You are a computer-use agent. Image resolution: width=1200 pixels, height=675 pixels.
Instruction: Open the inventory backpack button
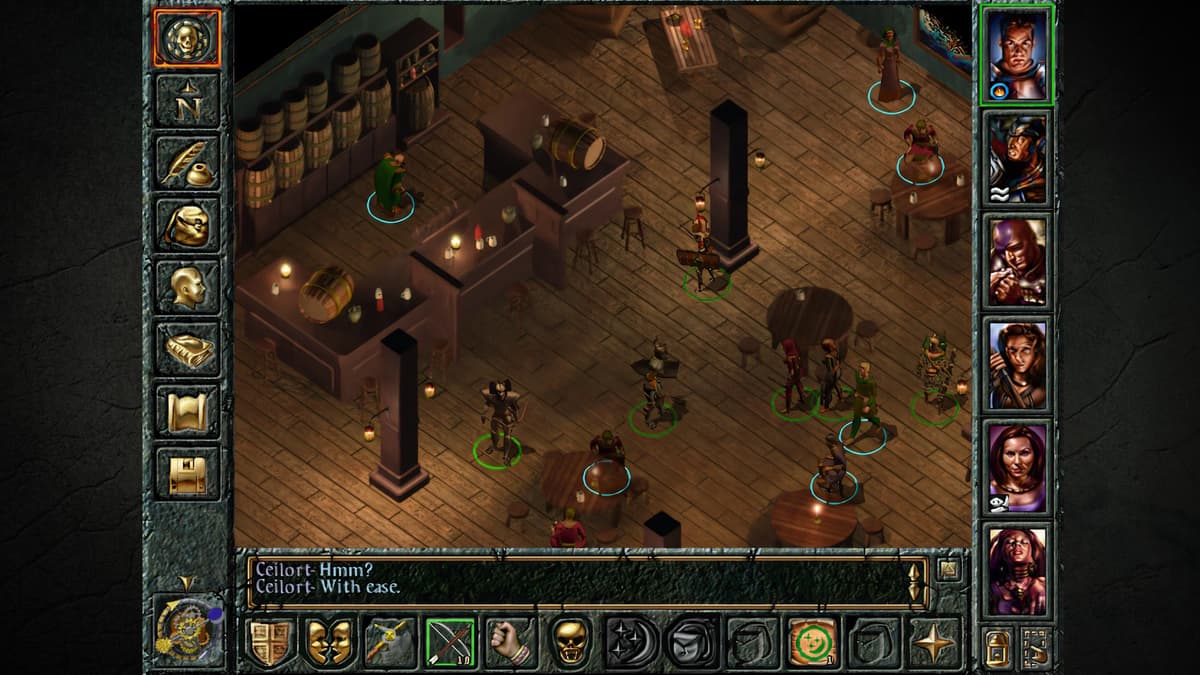(187, 224)
